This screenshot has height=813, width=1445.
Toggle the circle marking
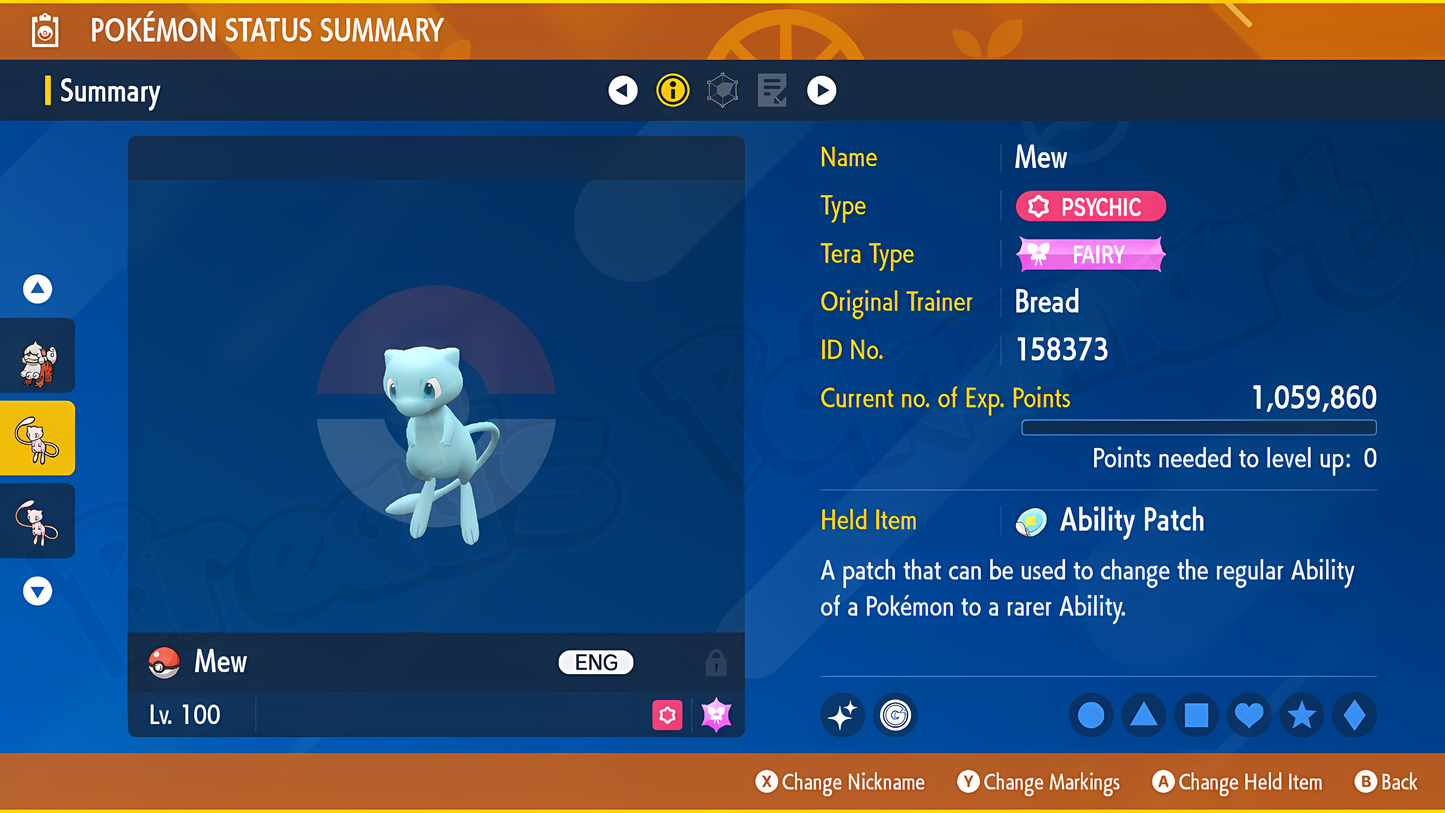tap(1091, 715)
